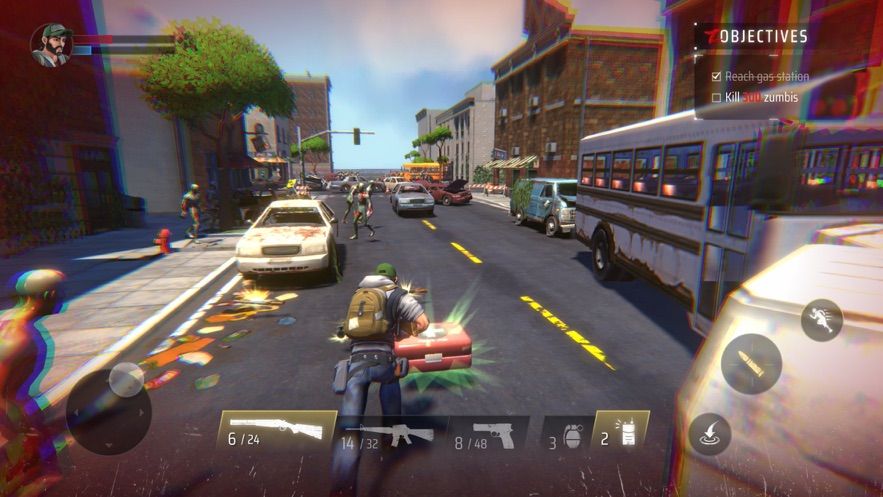
Task: Open the bearded survivor character portrait
Action: [52, 44]
